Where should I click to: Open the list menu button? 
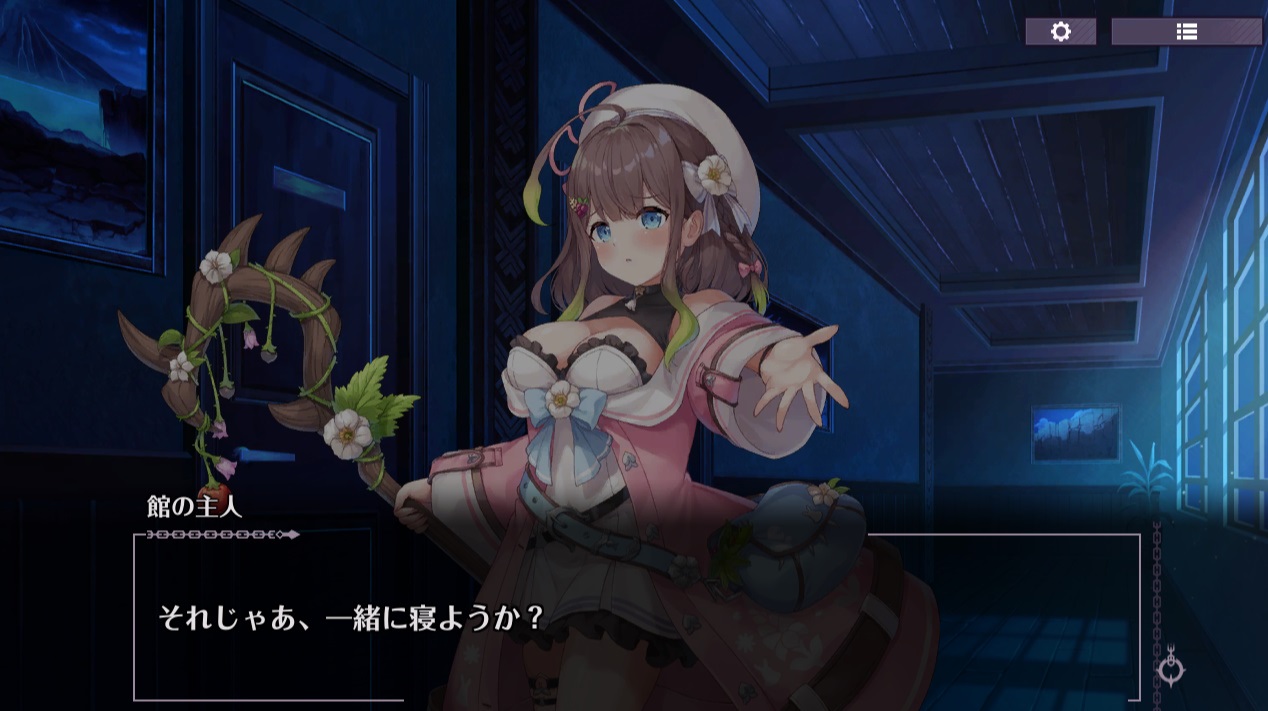[x=1186, y=31]
